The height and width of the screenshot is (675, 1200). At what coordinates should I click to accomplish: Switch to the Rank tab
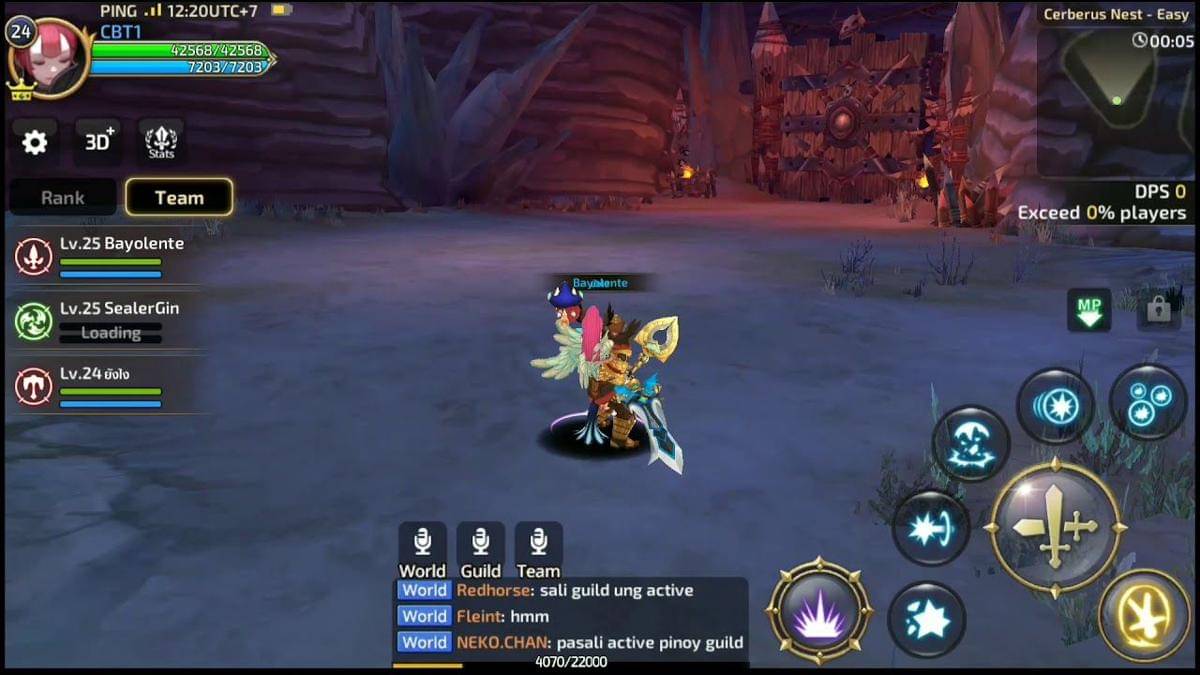pyautogui.click(x=63, y=198)
